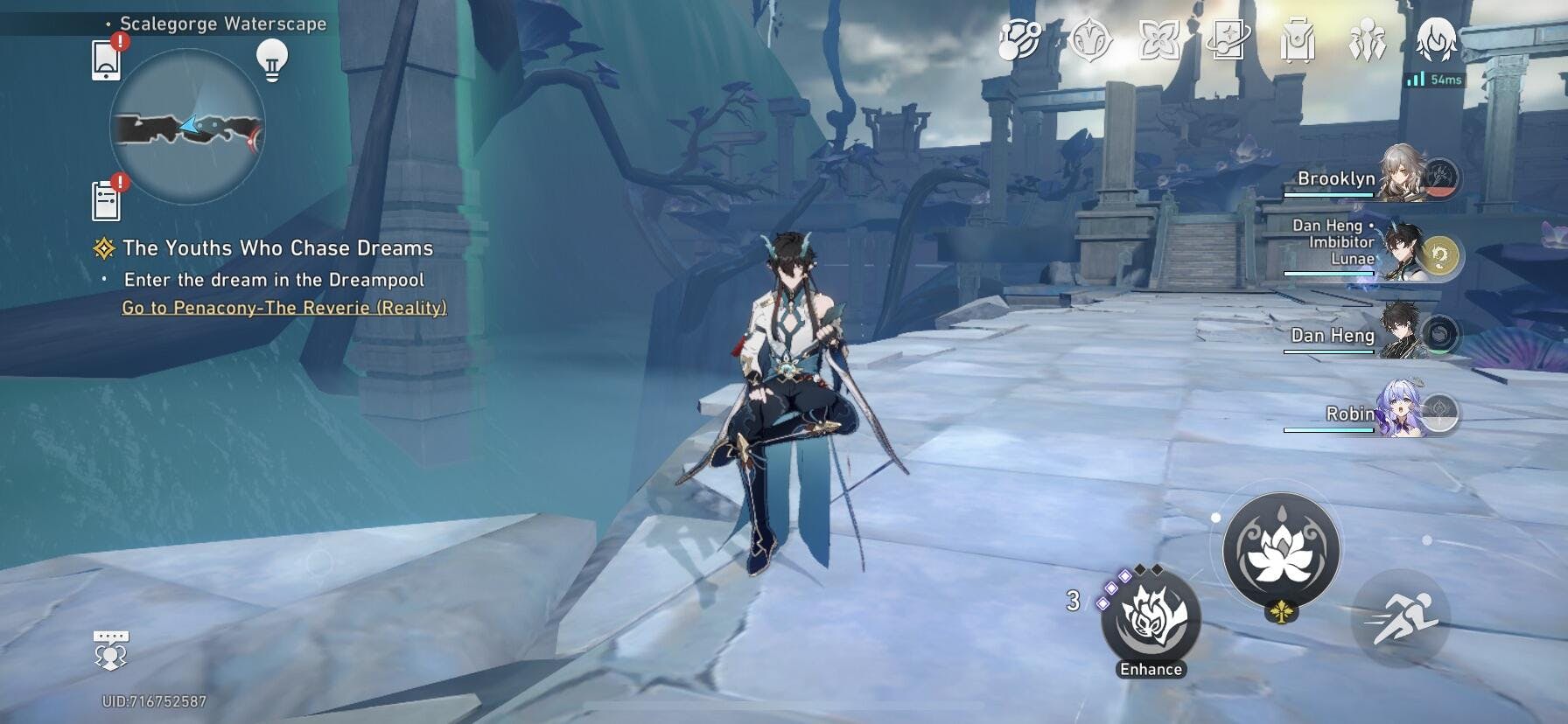The image size is (1568, 724).
Task: Activate the sprint running-figure button
Action: (1400, 617)
